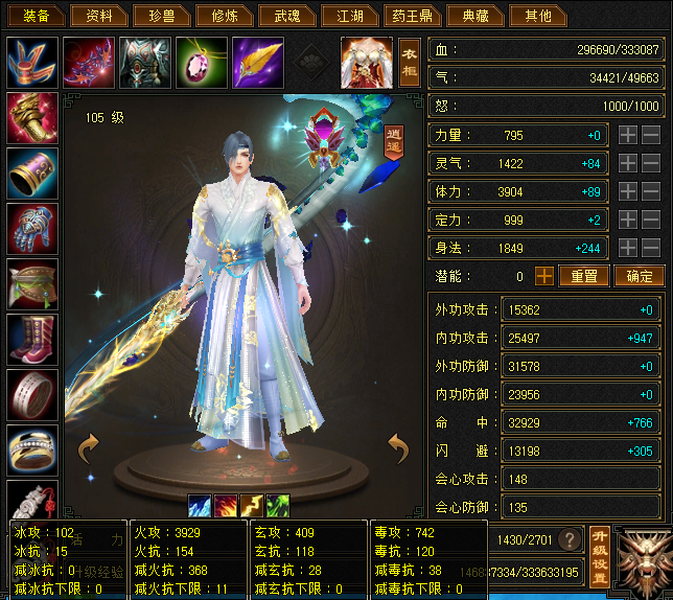Decrease 身法 with the minus button
This screenshot has width=673, height=600.
pos(650,247)
